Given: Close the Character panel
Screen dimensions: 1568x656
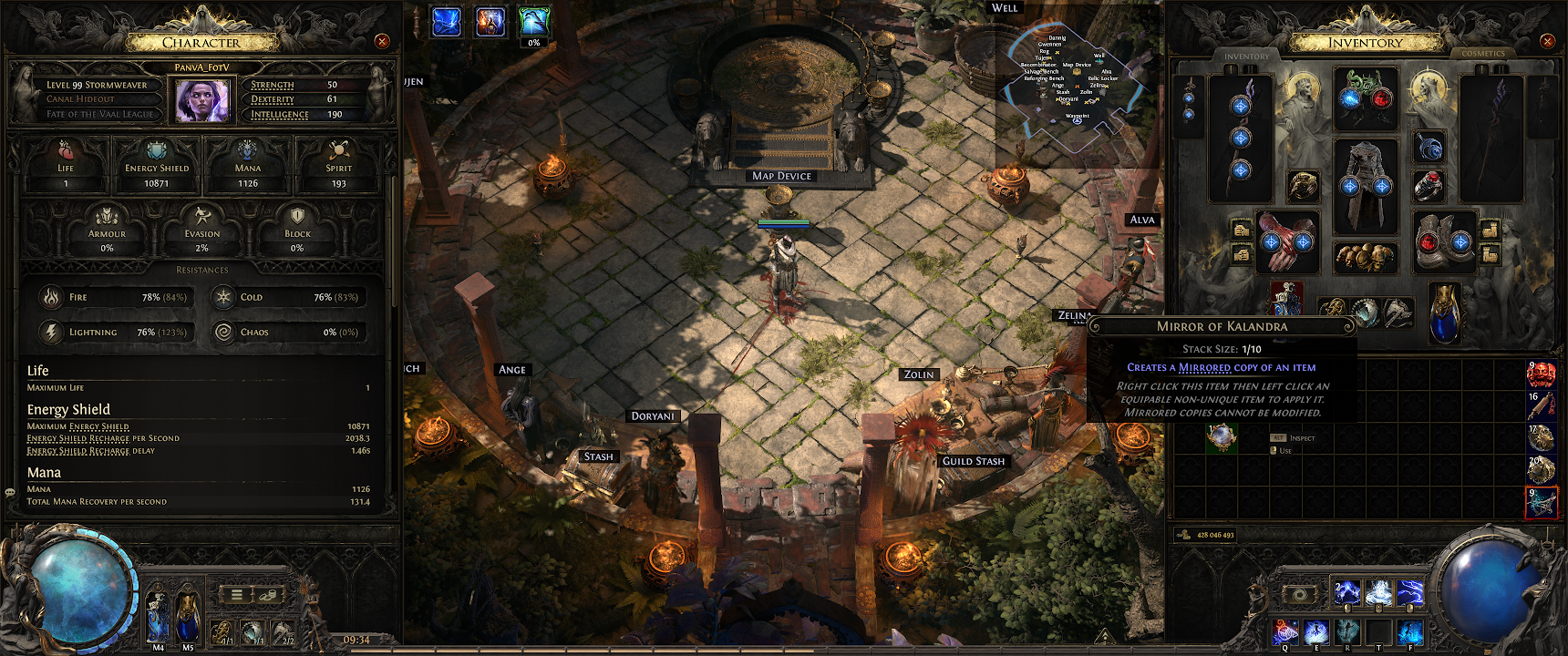Looking at the screenshot, I should [382, 41].
